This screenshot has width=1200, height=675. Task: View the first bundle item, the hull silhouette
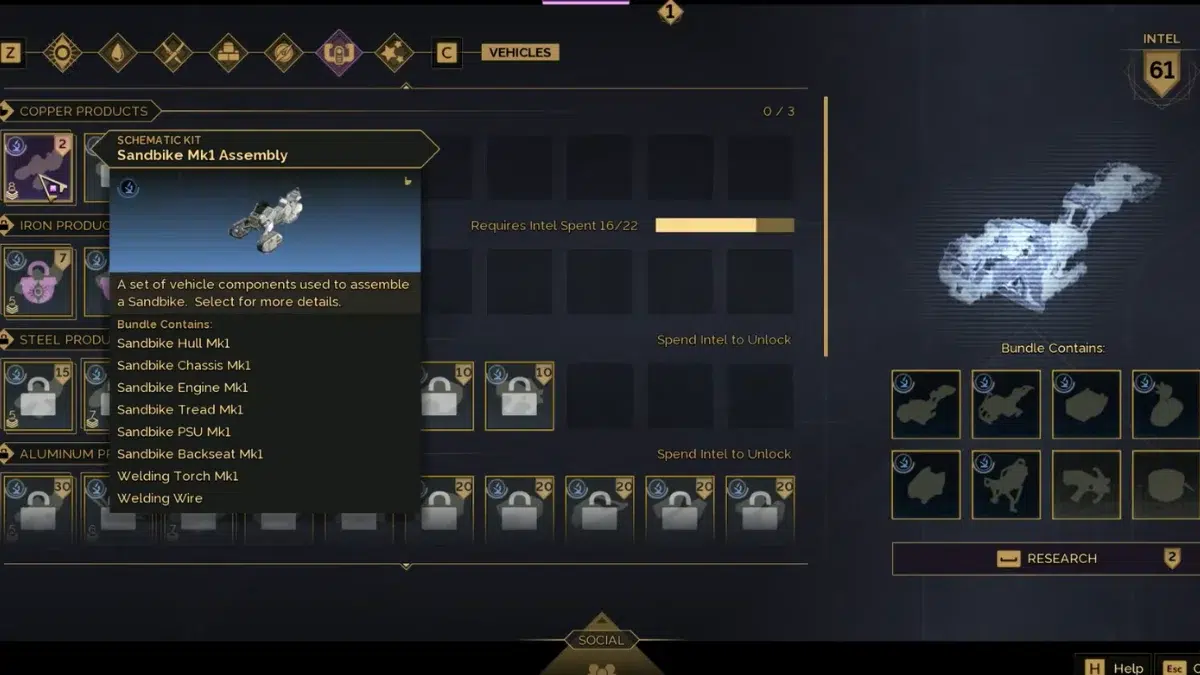[926, 405]
